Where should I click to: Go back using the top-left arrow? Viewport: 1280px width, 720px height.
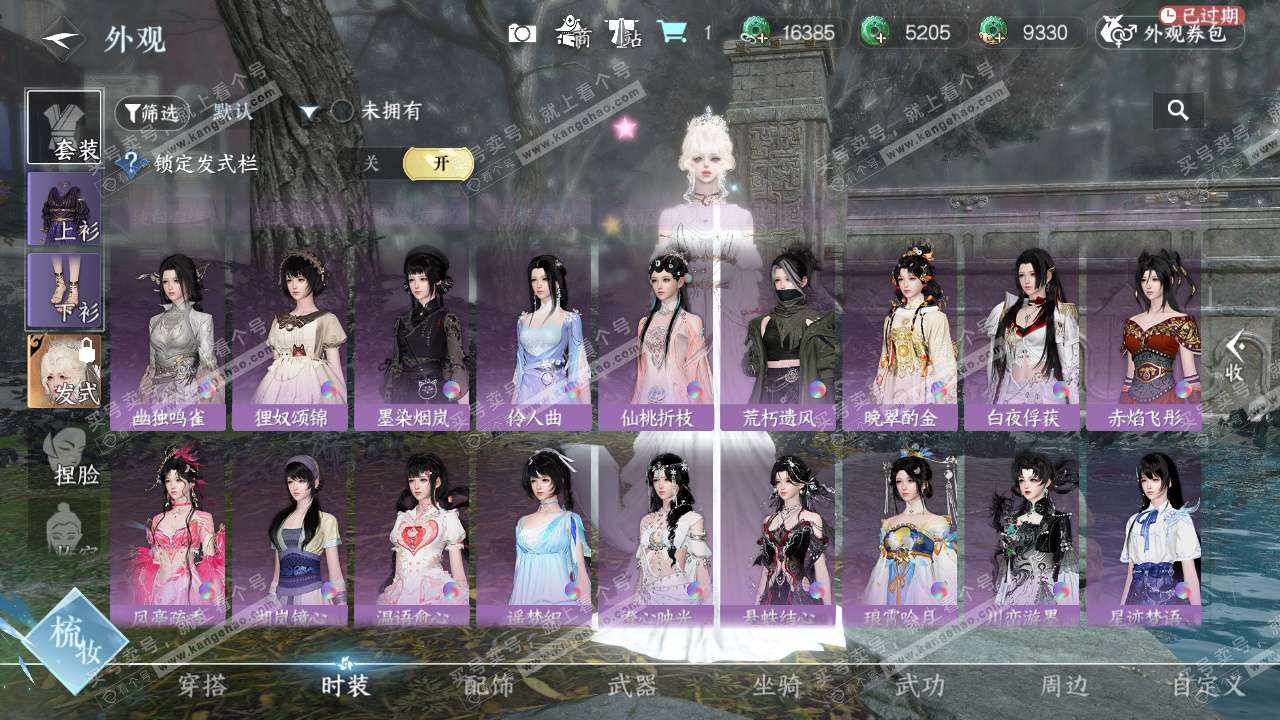pos(62,38)
